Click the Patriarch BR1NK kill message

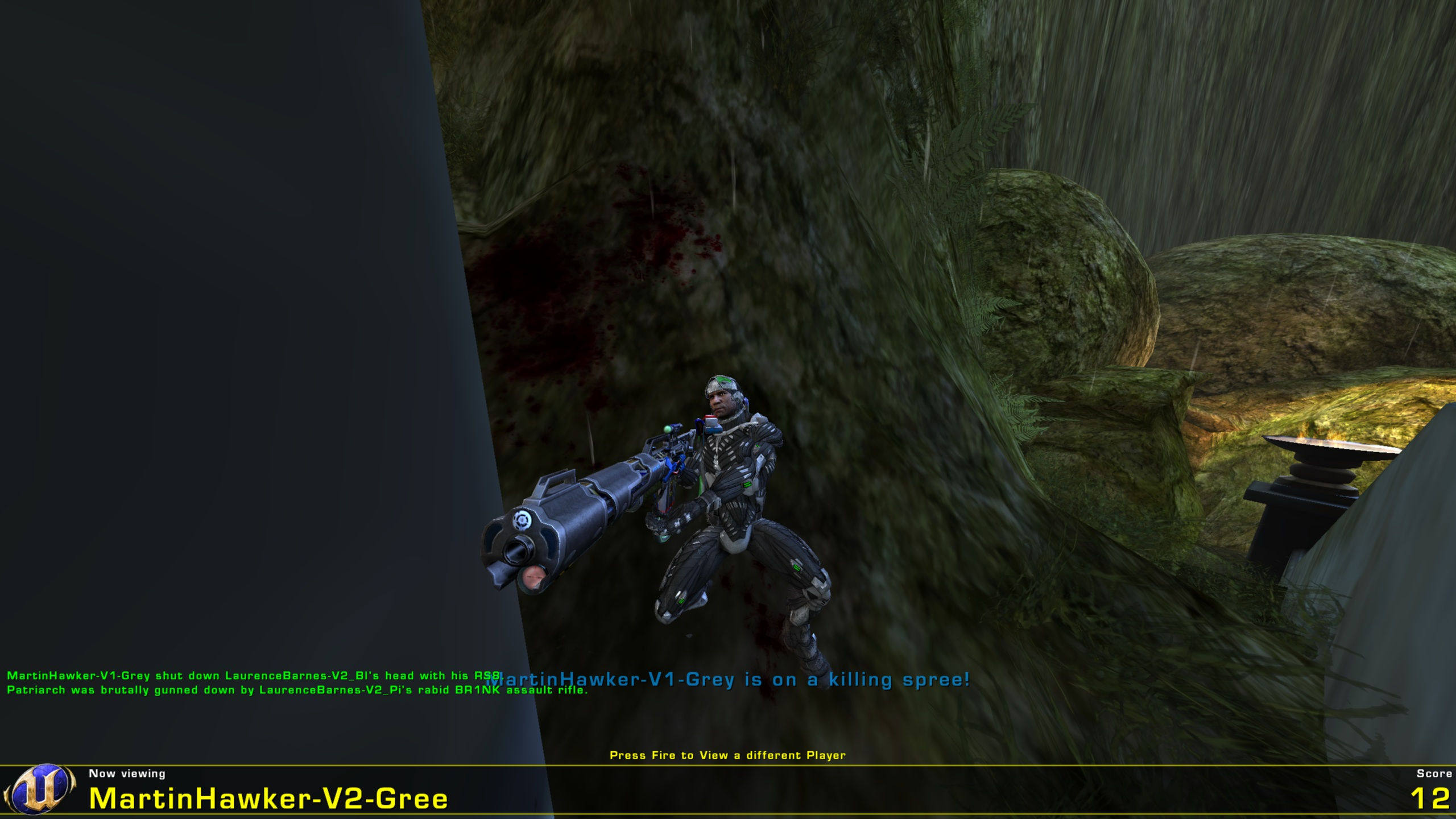pyautogui.click(x=296, y=690)
